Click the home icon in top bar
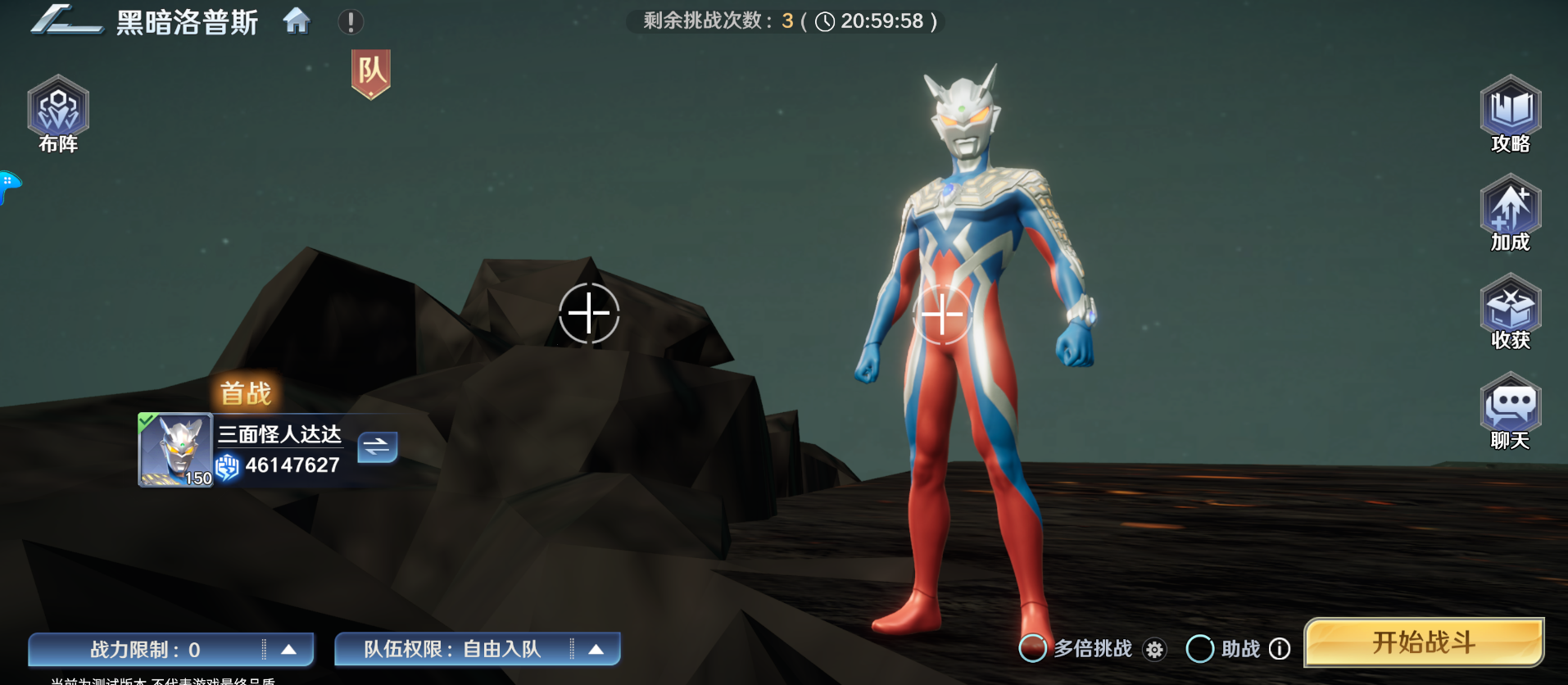1568x685 pixels. click(x=298, y=22)
